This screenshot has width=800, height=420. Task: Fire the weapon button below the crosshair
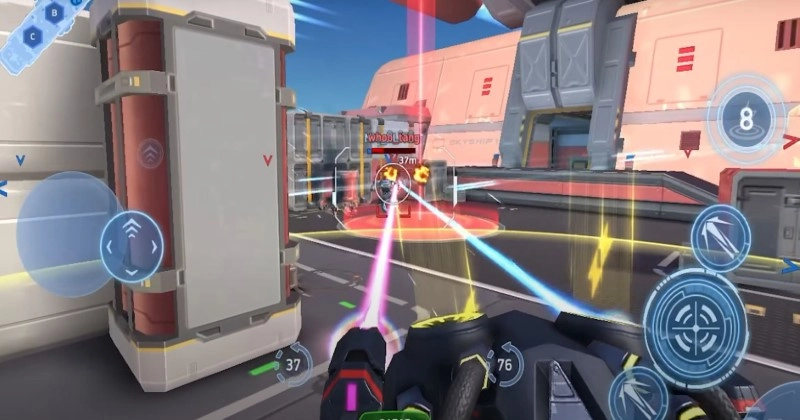(x=636, y=391)
